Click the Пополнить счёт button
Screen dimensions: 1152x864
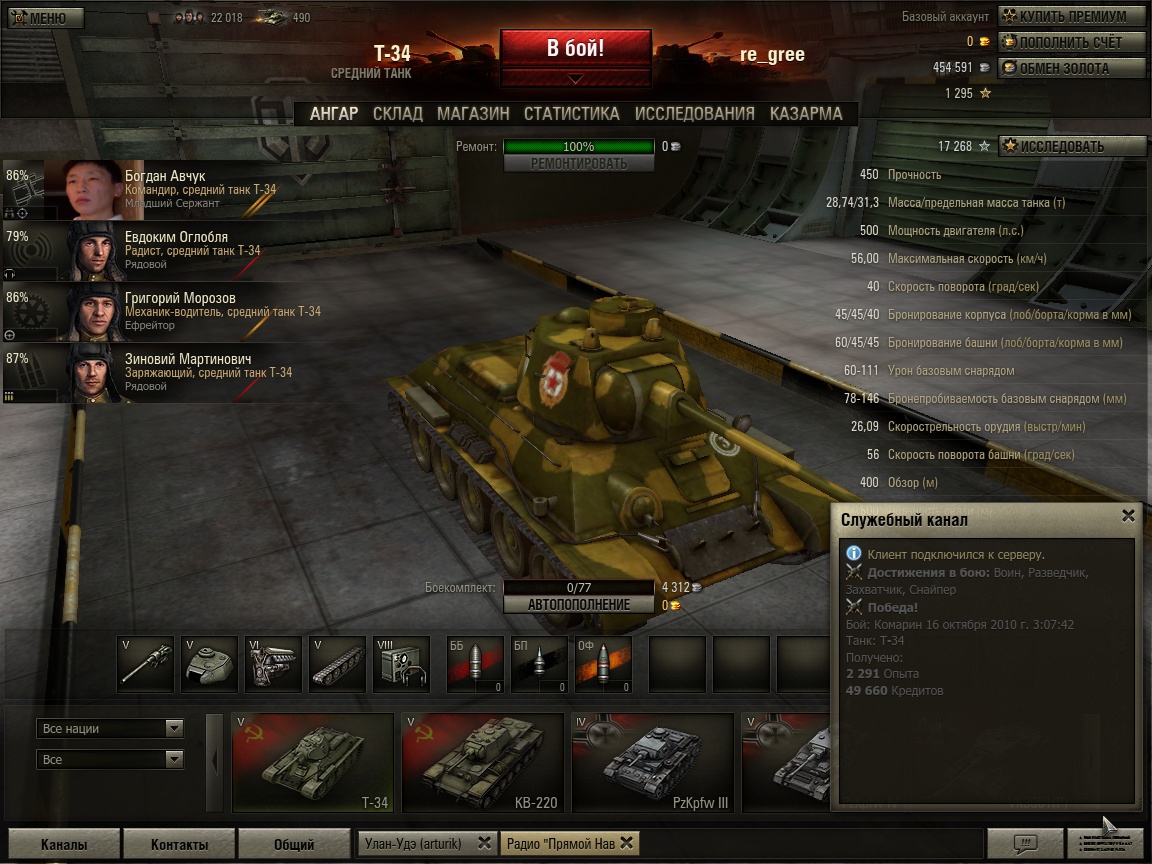[1072, 42]
